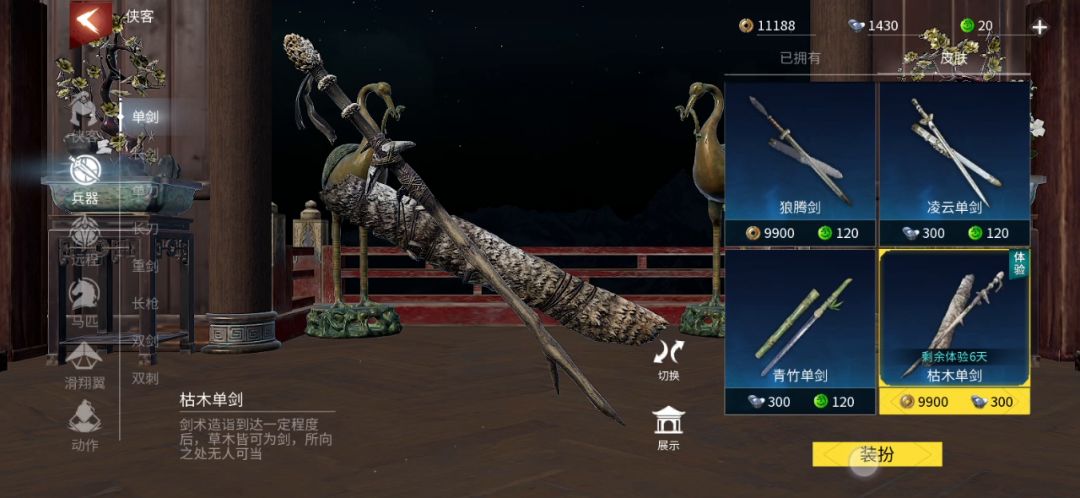
Task: Click the yellow 装扮 equip button
Action: click(x=877, y=455)
